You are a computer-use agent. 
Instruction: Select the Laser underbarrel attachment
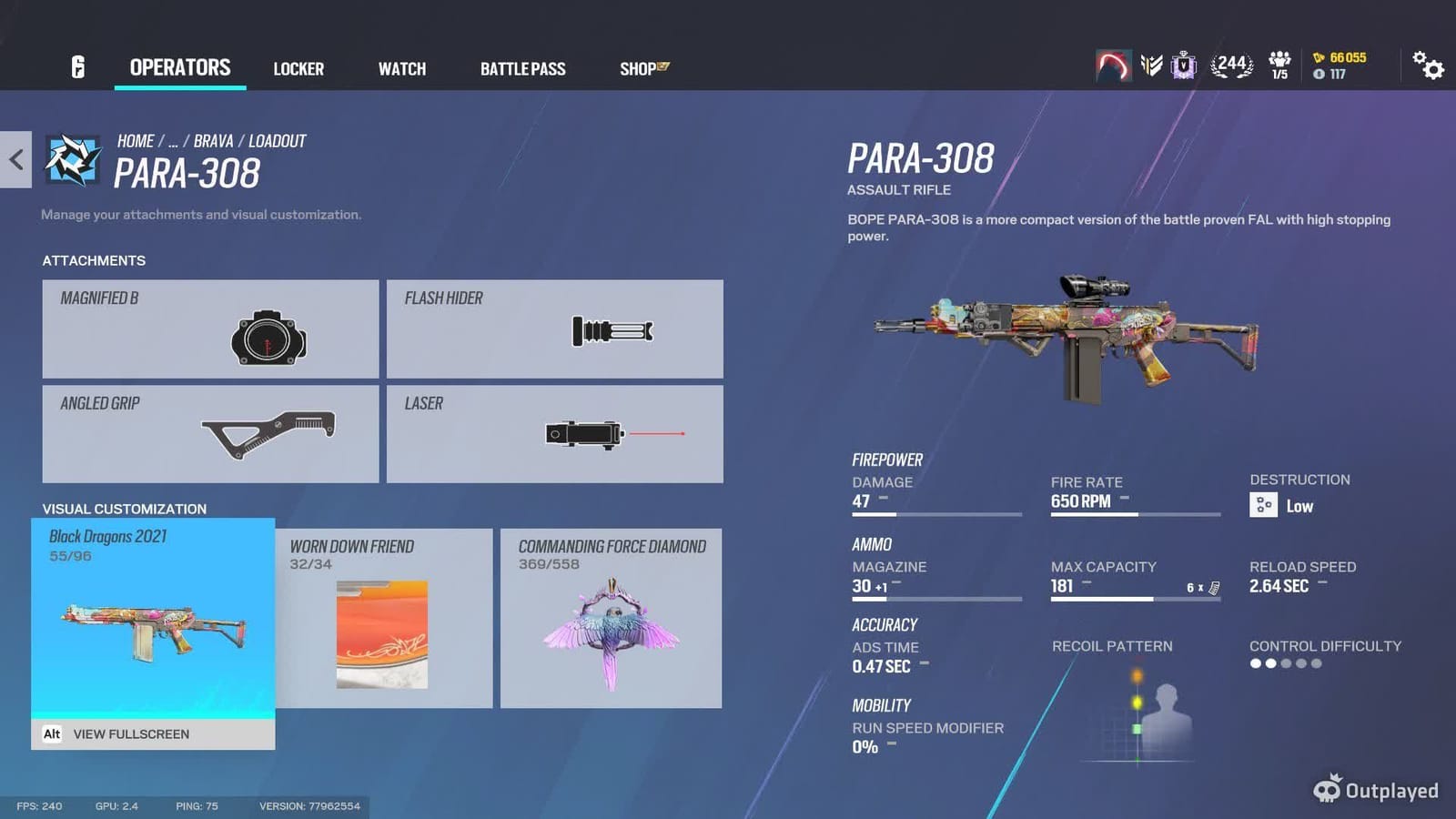pos(555,434)
